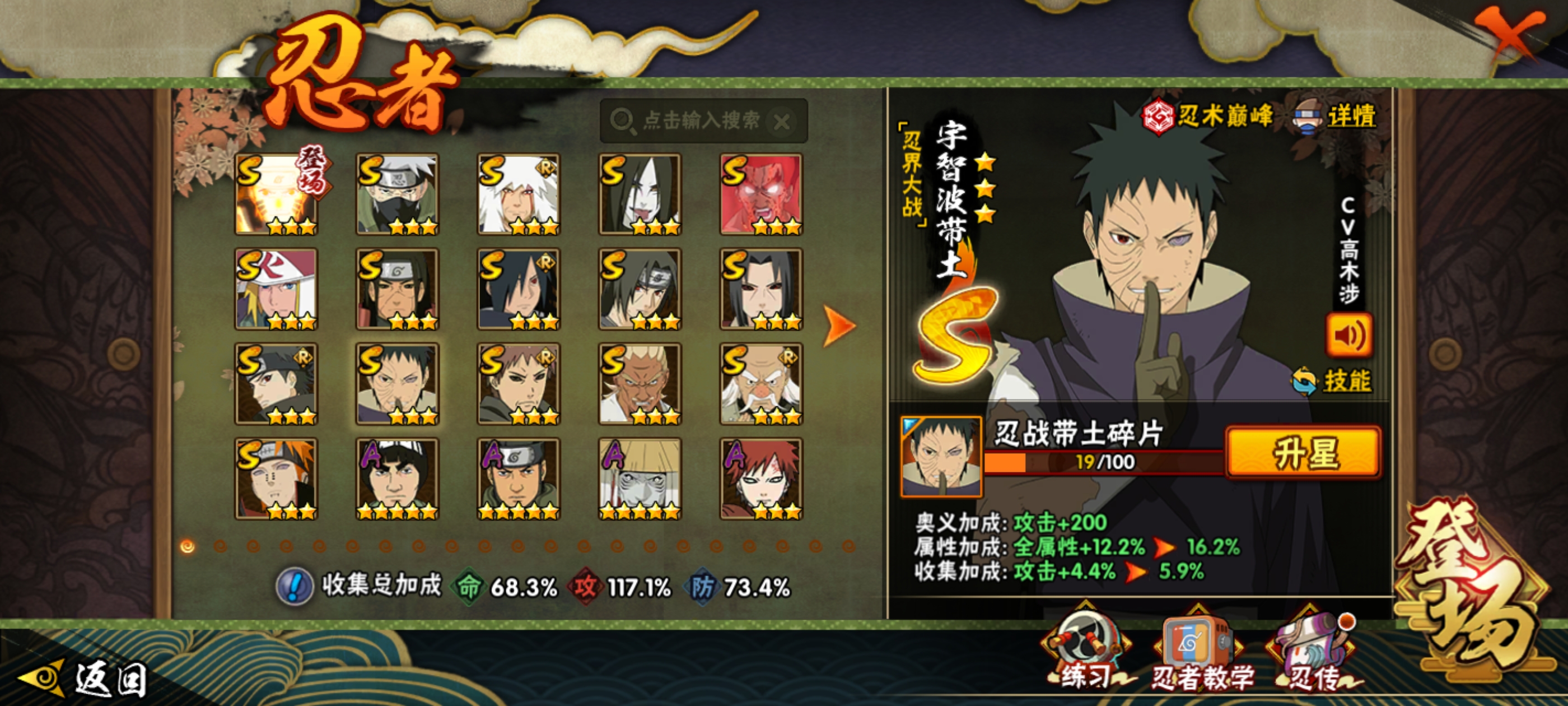Play the character voice sample

tap(1349, 335)
